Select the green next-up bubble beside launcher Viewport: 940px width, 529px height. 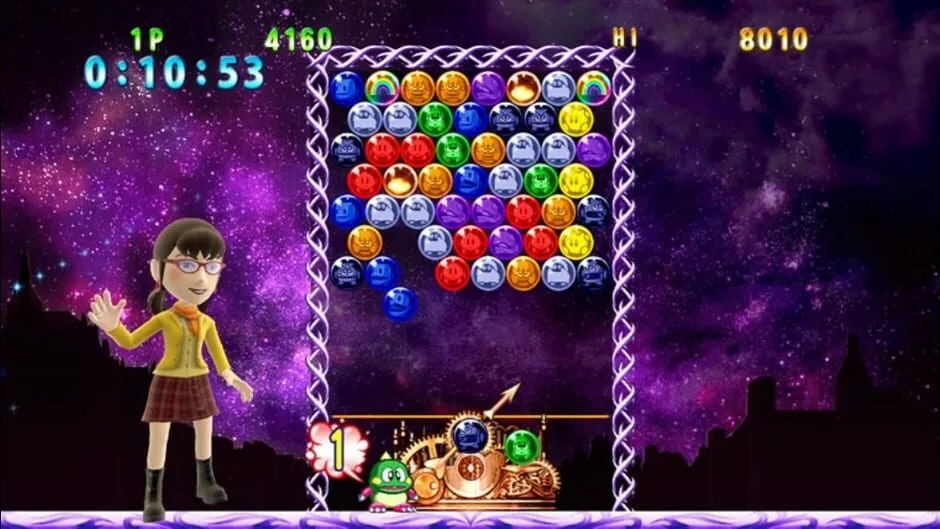pyautogui.click(x=521, y=446)
